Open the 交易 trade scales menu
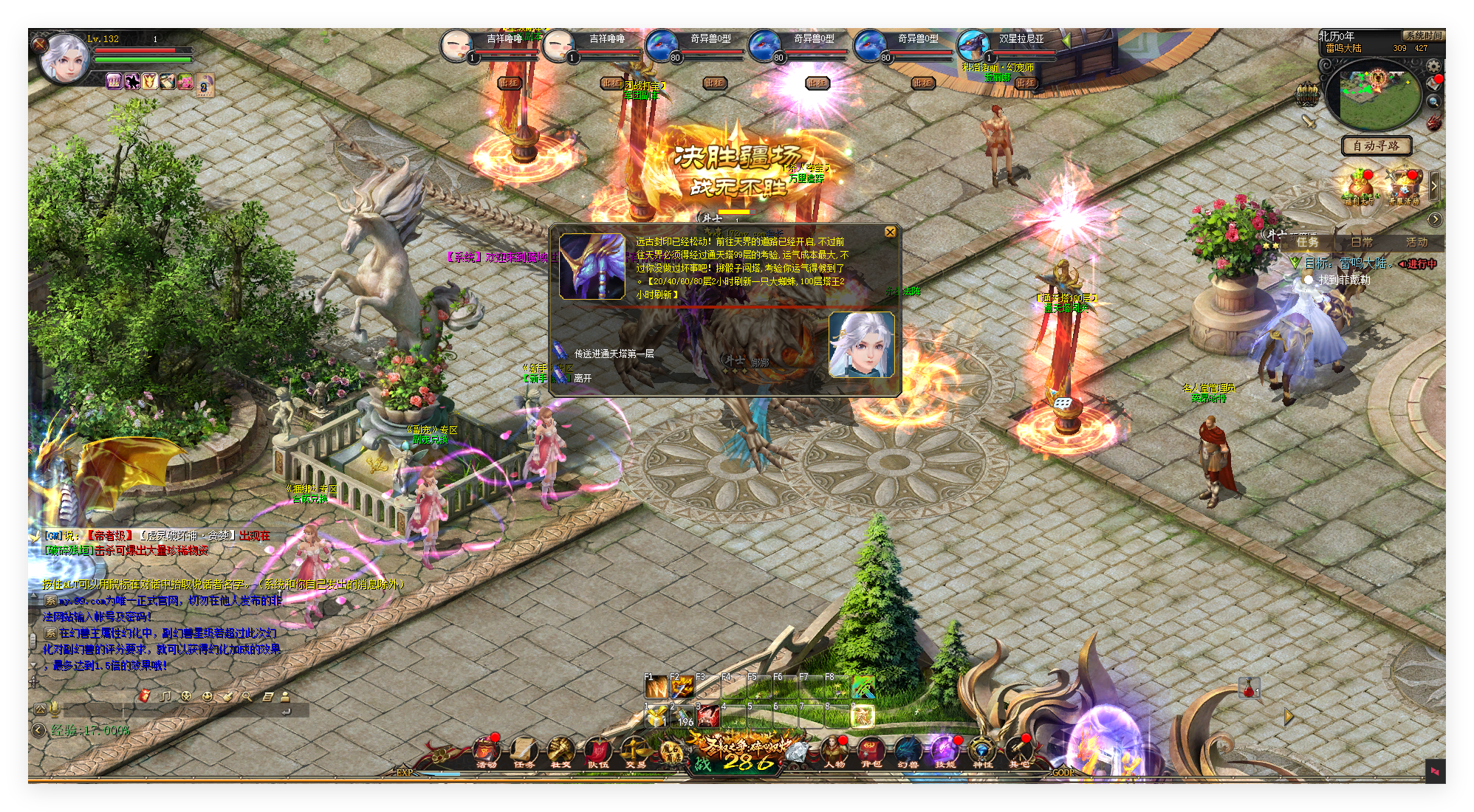This screenshot has width=1474, height=812. 635,751
